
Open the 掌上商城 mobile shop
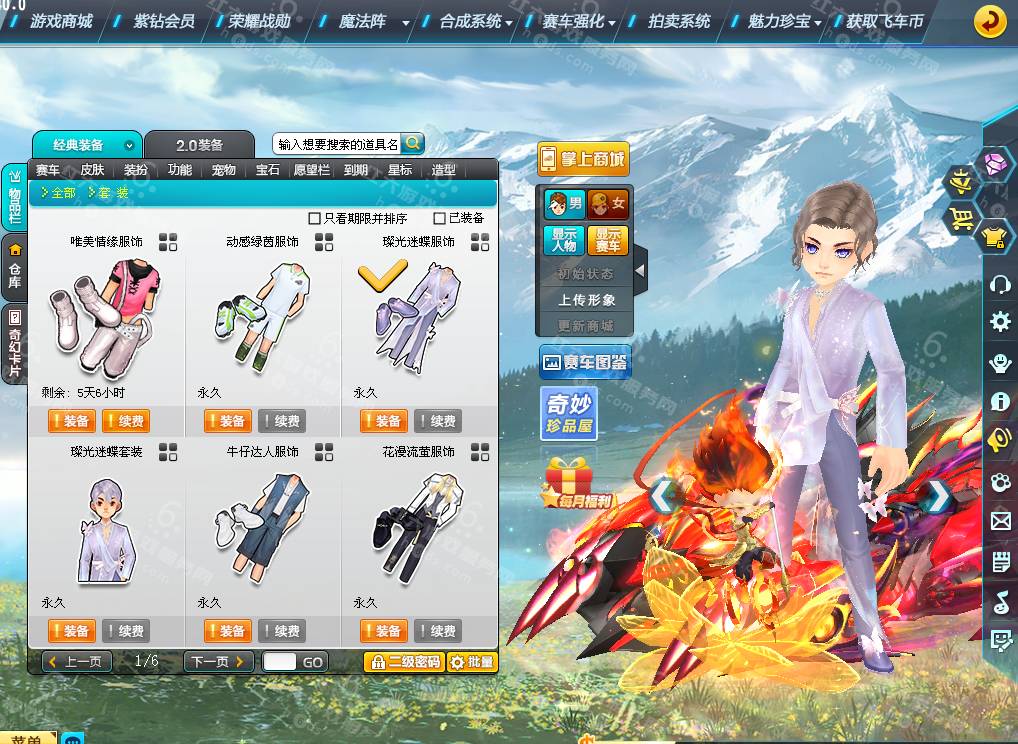(x=583, y=159)
